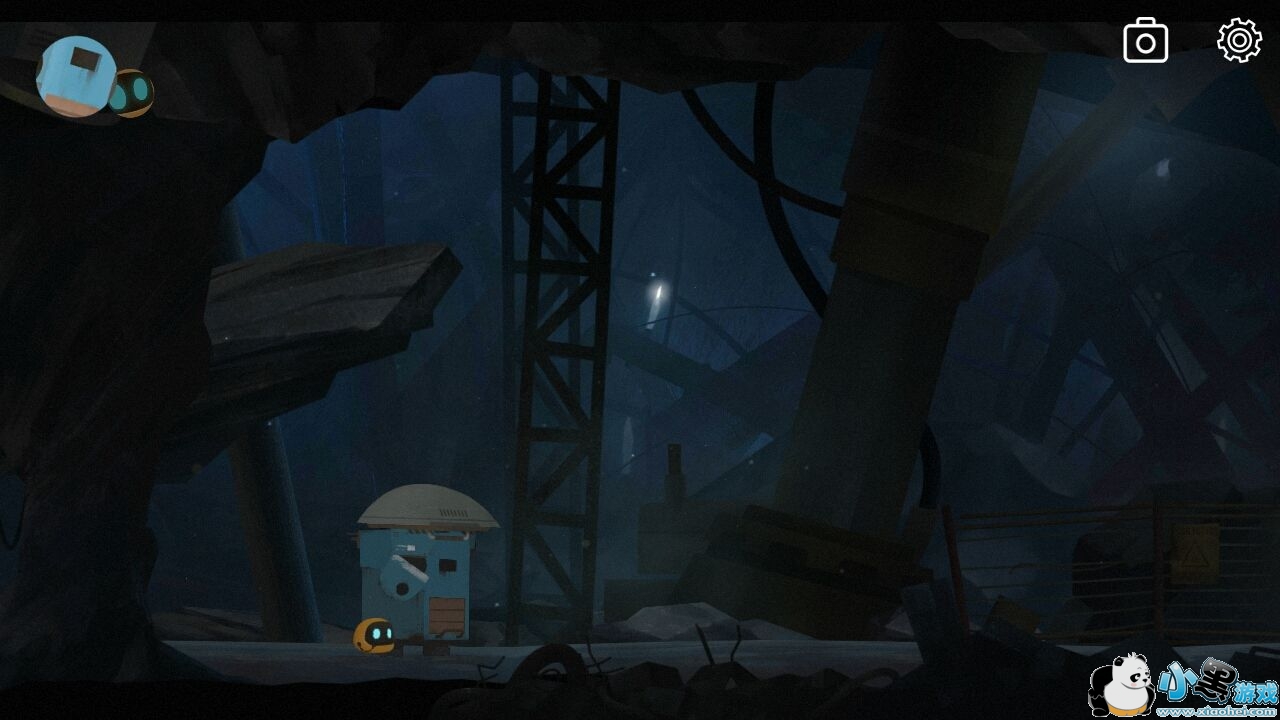Take a screenshot with the camera icon
Viewport: 1280px width, 720px height.
pyautogui.click(x=1146, y=42)
